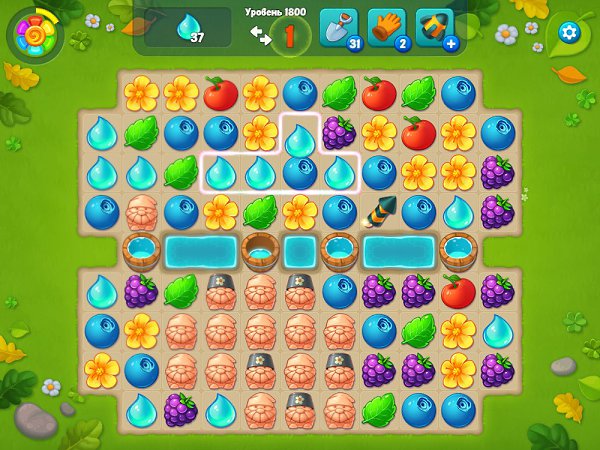Image resolution: width=600 pixels, height=450 pixels.
Task: Select the firework rocket tile on the board
Action: [379, 211]
